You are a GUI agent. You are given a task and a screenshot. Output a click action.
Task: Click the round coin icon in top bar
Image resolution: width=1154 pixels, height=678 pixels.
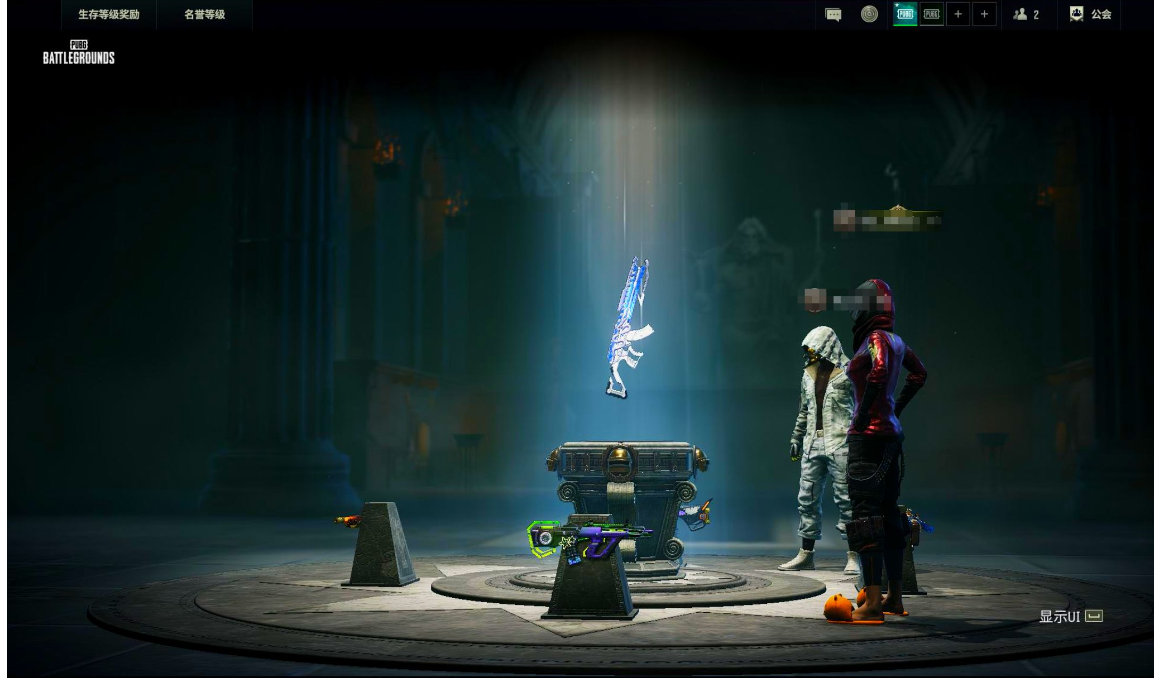(x=870, y=14)
